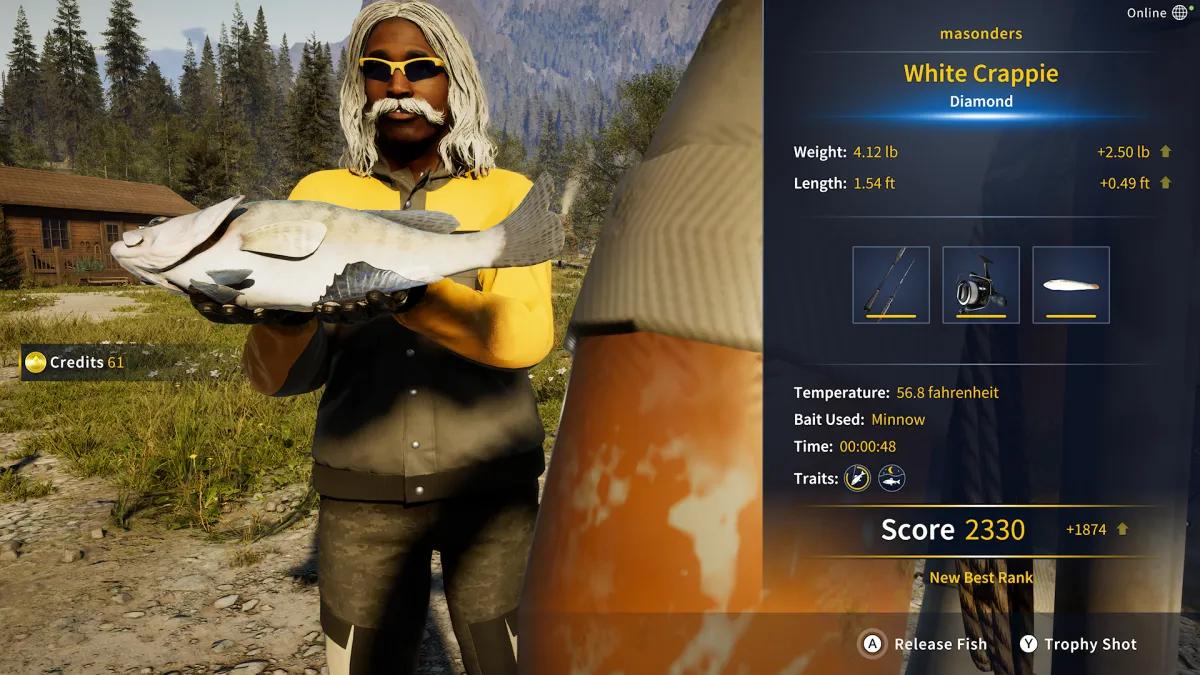Select the minnow bait equipment slot

pyautogui.click(x=1071, y=285)
